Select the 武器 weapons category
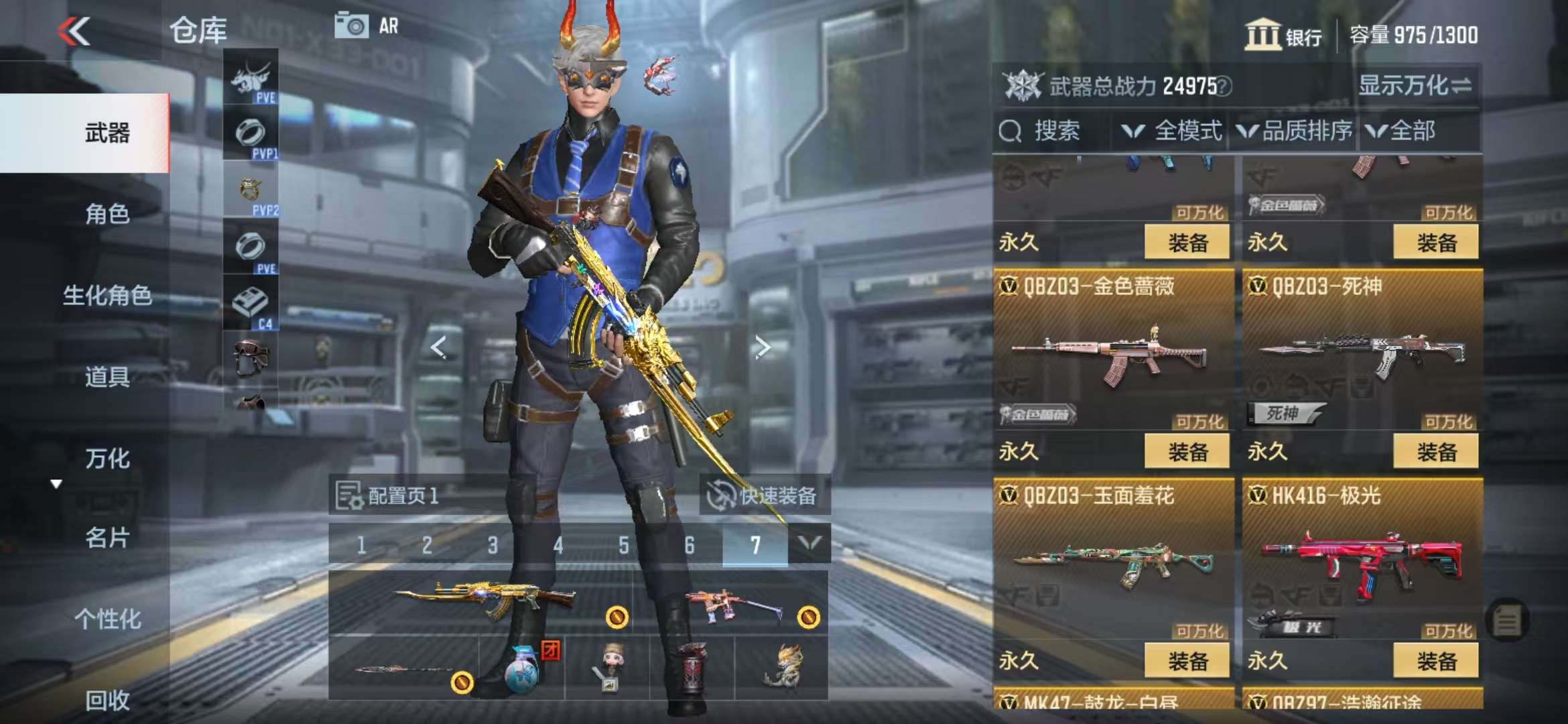This screenshot has width=1568, height=724. click(107, 133)
